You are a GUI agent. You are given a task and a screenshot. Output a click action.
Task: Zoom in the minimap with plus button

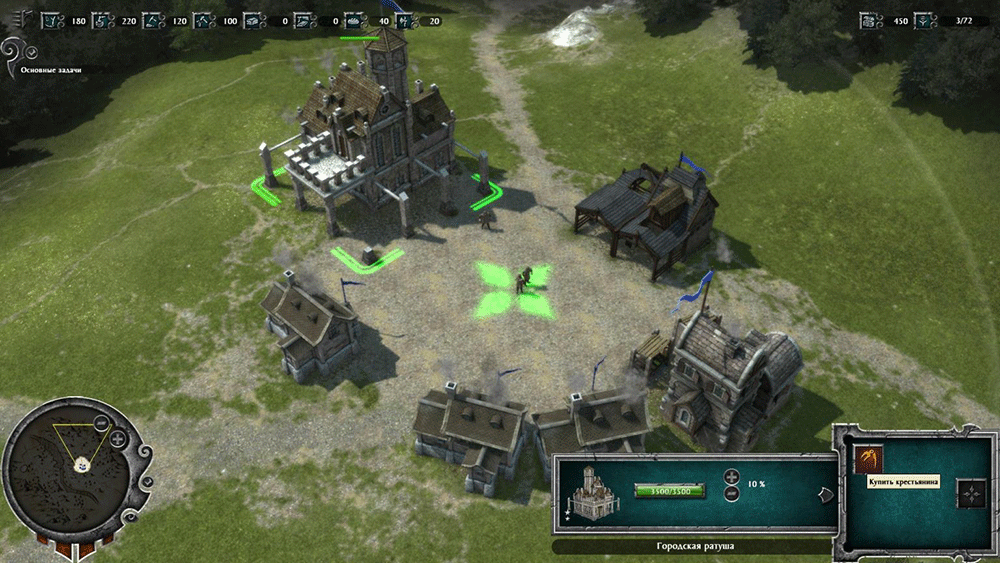point(118,438)
